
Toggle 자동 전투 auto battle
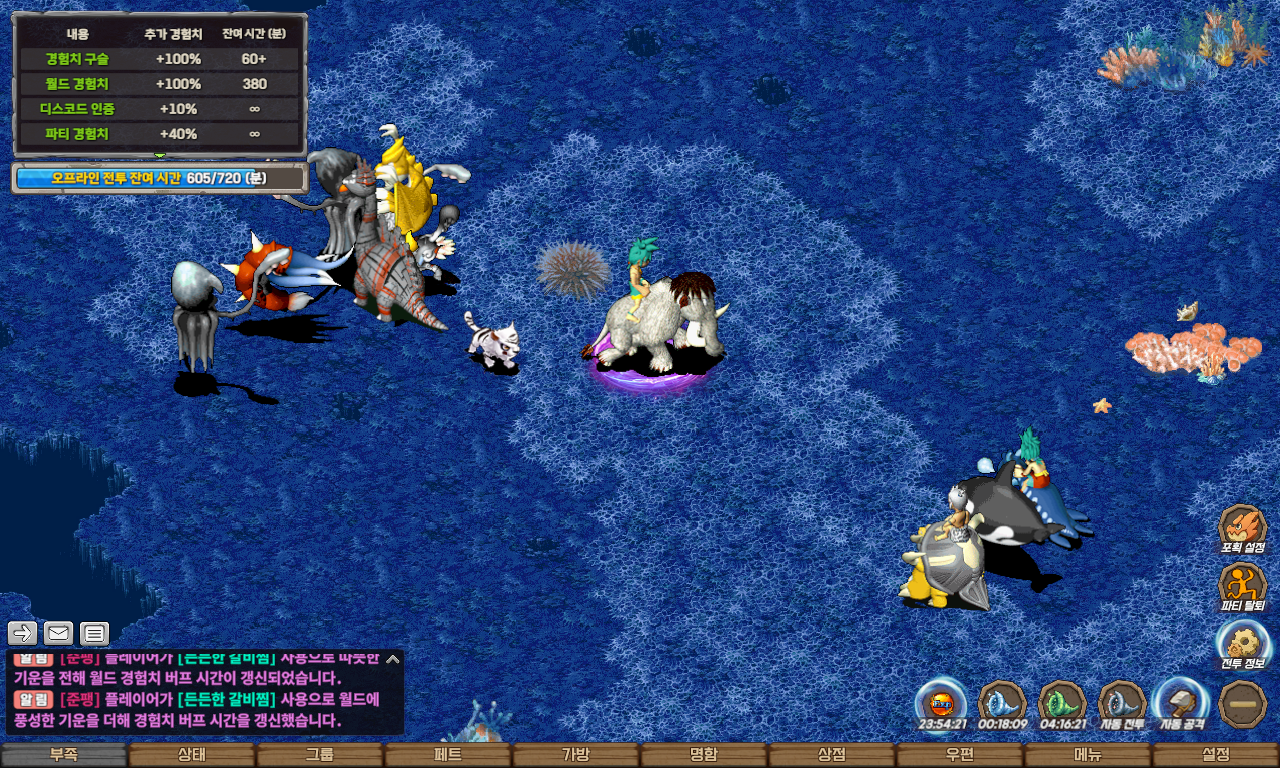(1122, 702)
